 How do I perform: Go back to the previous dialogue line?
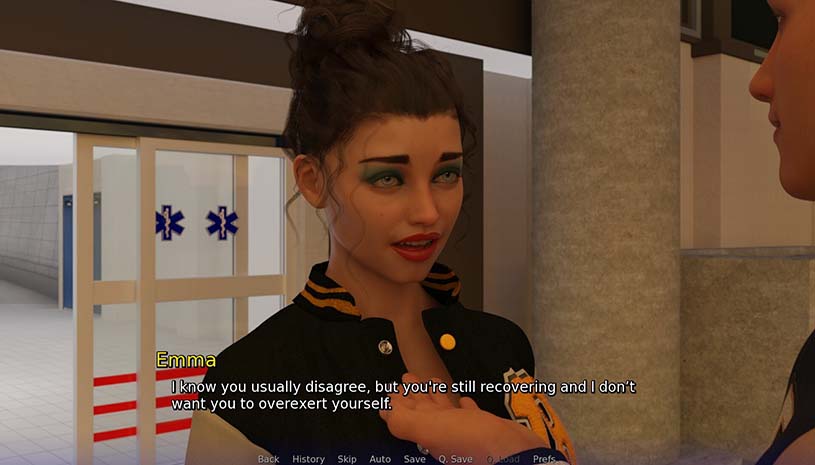pos(268,459)
